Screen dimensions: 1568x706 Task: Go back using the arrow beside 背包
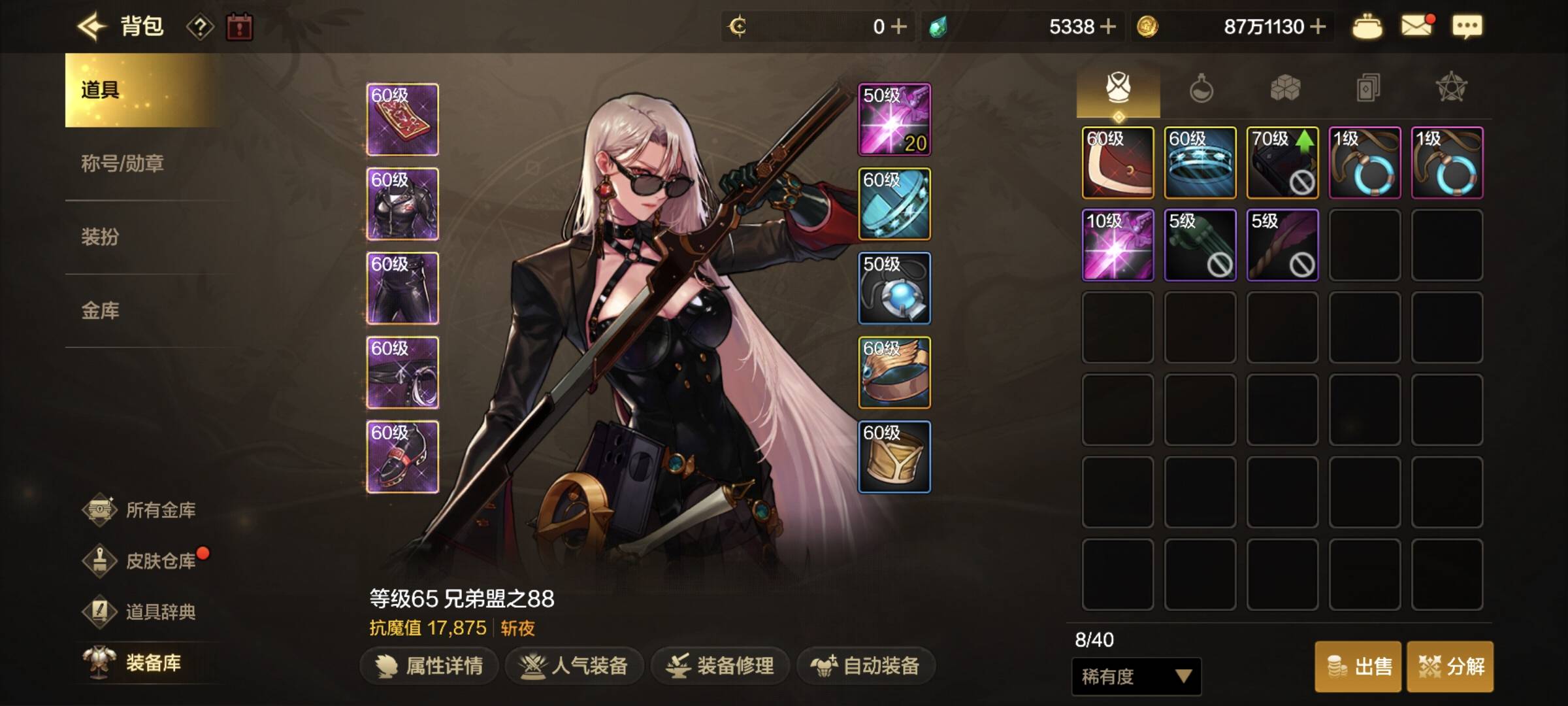91,27
